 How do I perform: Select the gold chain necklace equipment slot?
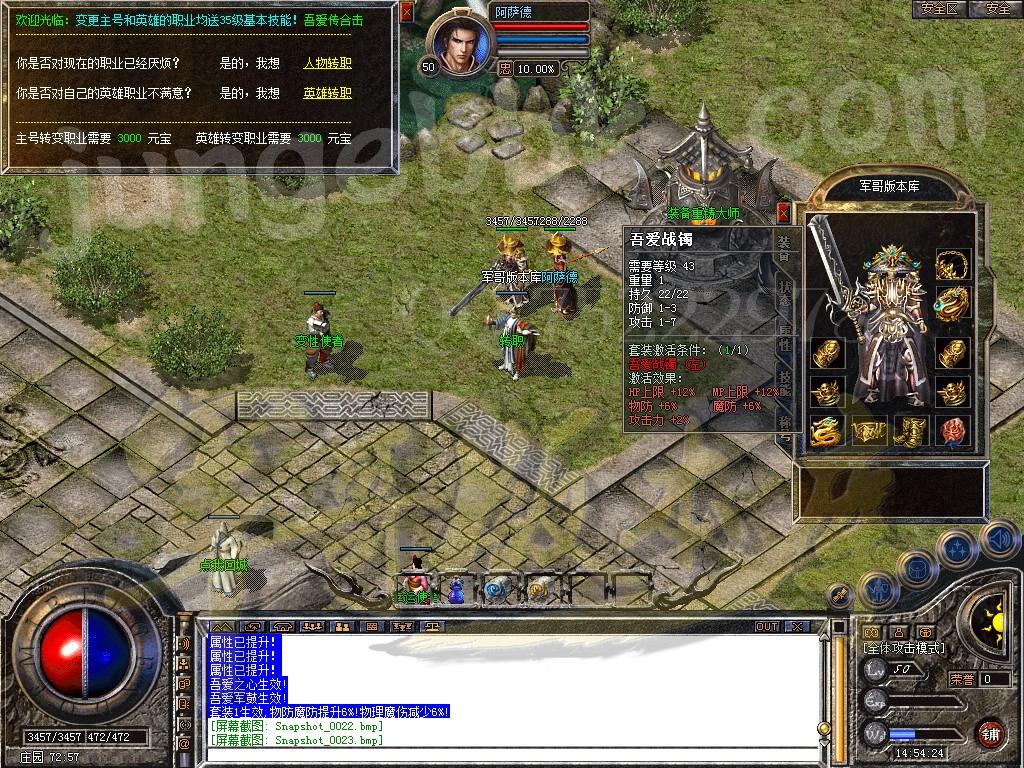pos(952,265)
